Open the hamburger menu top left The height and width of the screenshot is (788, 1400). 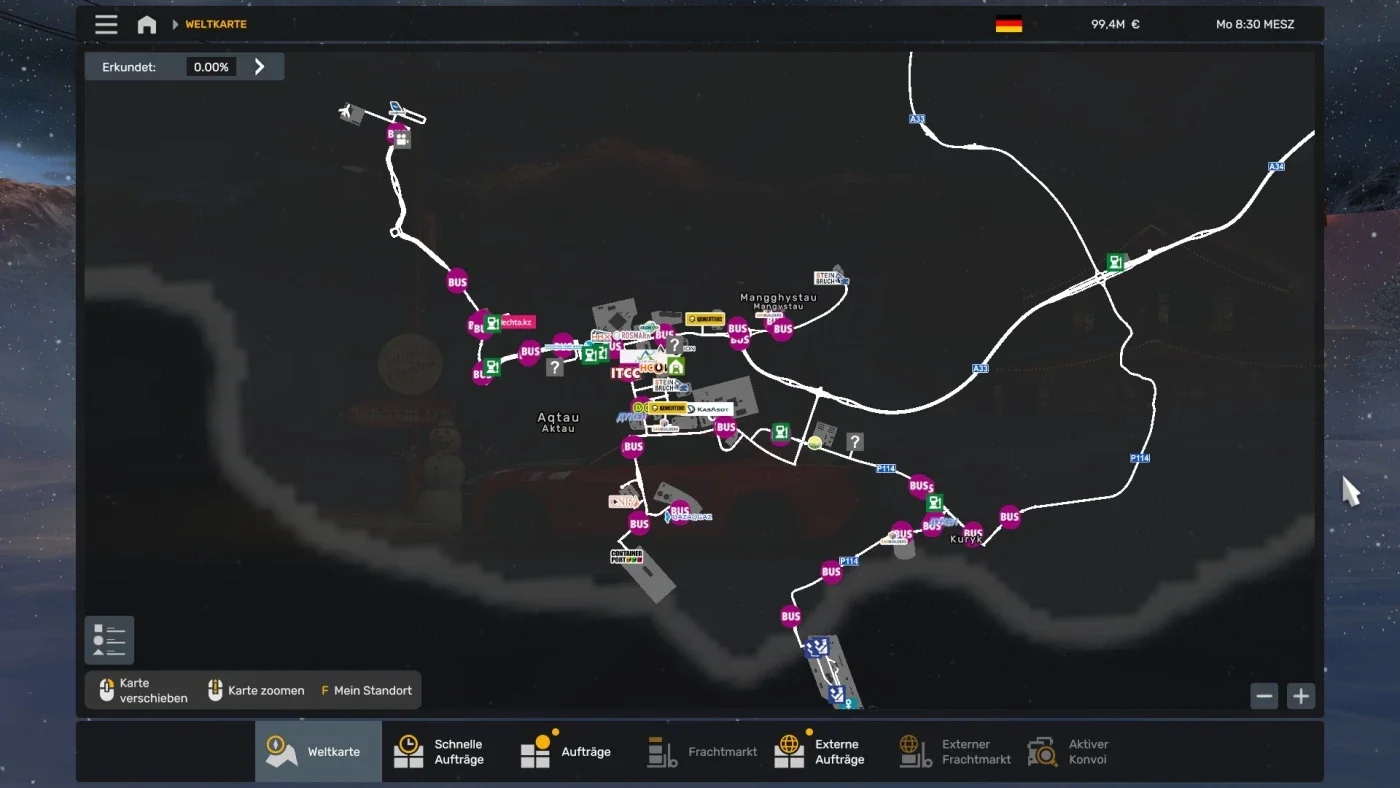106,24
